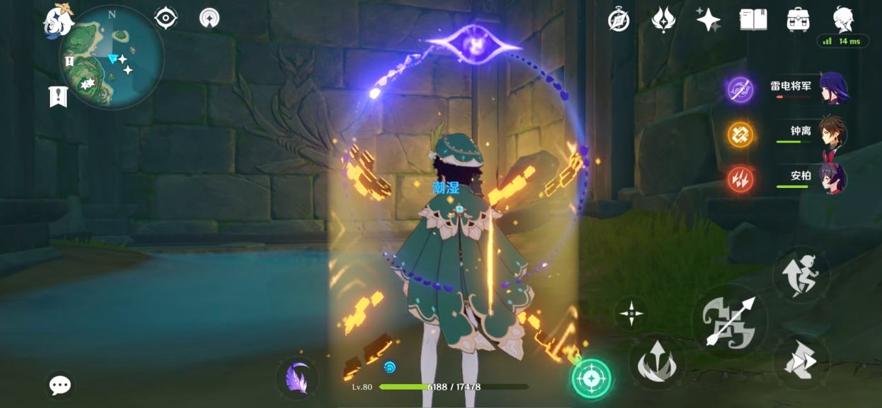Image resolution: width=882 pixels, height=408 pixels.
Task: Open the backpack inventory
Action: (x=798, y=19)
